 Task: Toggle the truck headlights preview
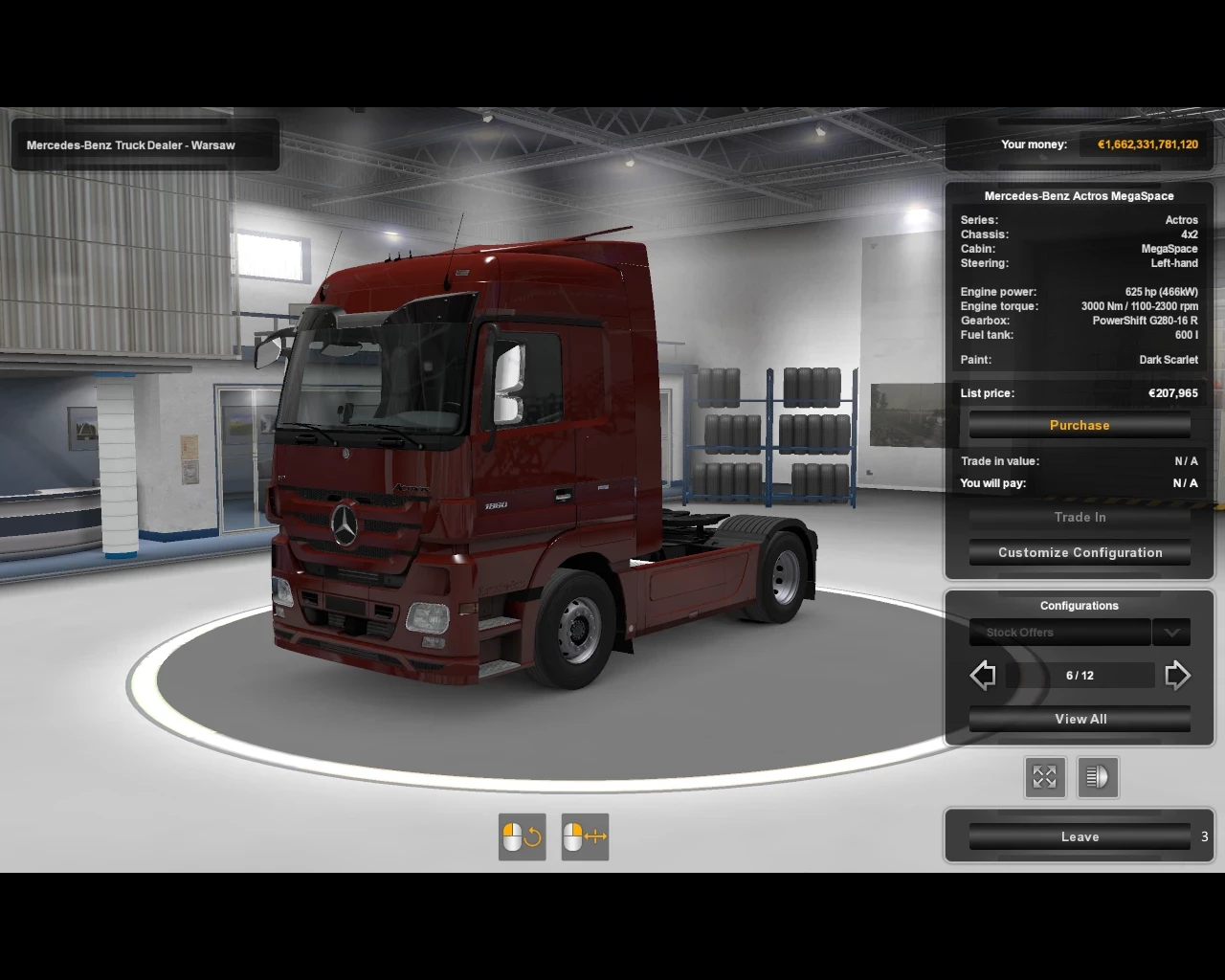[1098, 777]
